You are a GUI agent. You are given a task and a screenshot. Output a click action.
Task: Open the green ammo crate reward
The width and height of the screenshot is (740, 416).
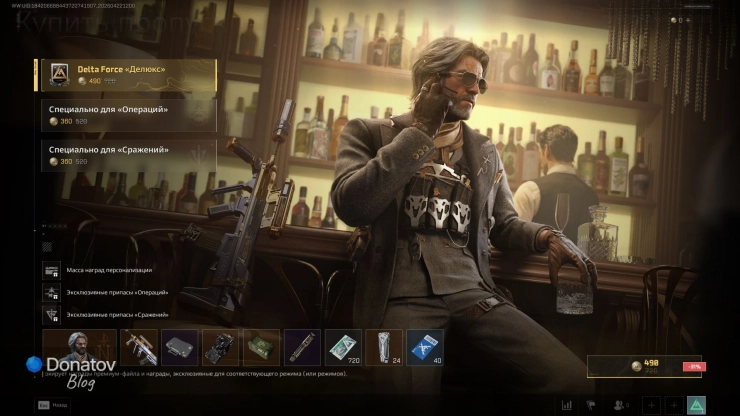point(261,347)
